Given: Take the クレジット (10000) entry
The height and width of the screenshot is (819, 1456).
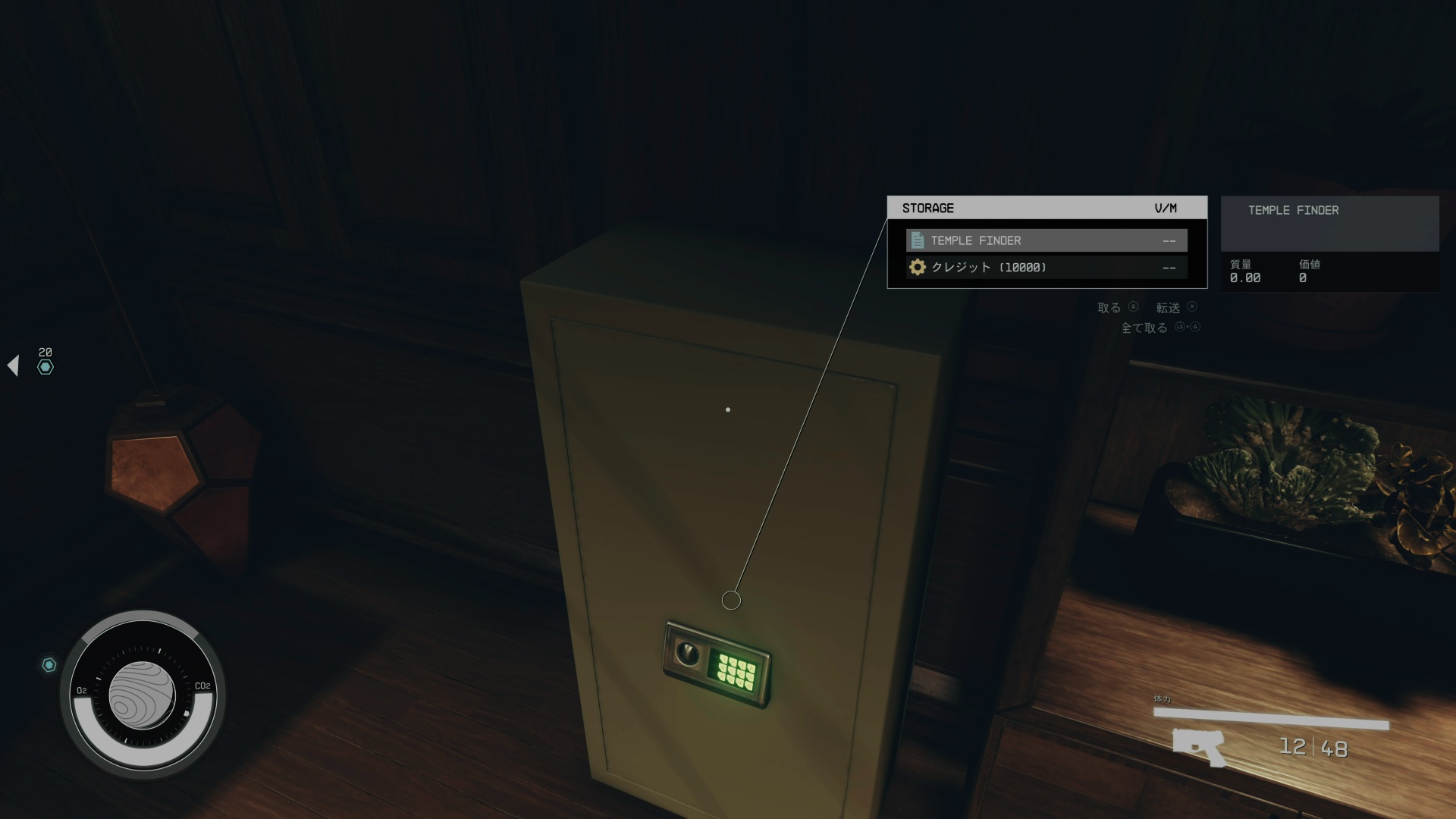Looking at the screenshot, I should (x=1046, y=267).
